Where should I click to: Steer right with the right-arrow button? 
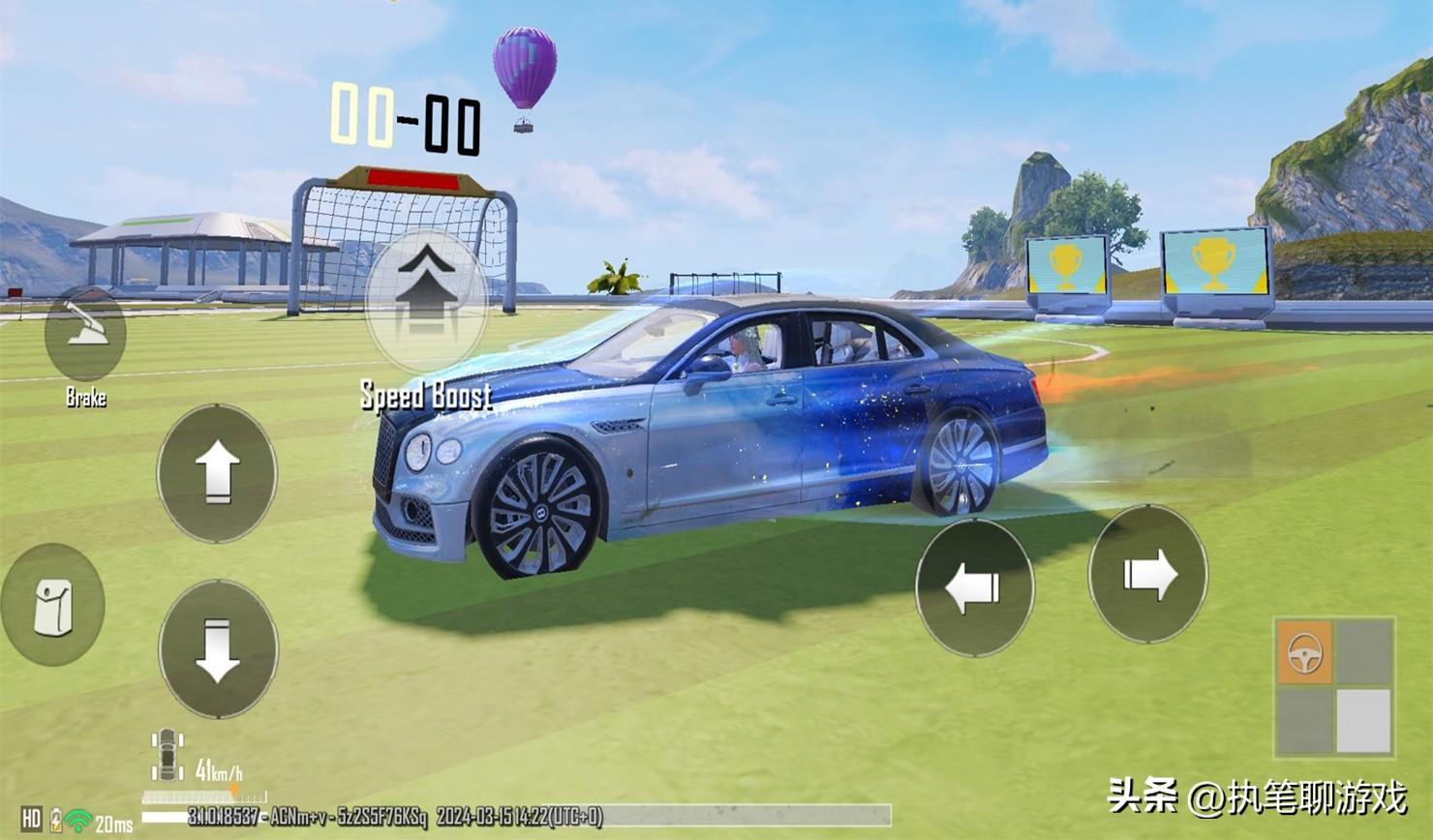click(x=1148, y=575)
